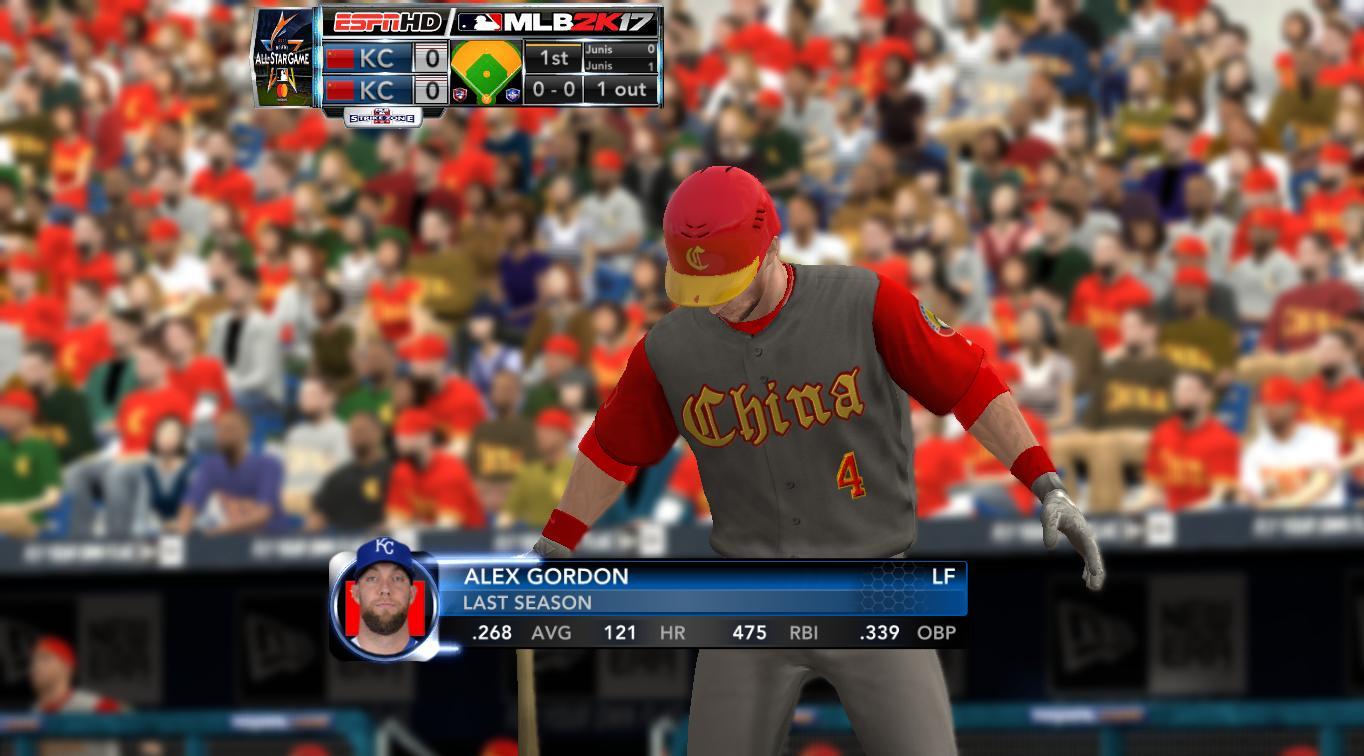Click the baseball diamond bases indicator

(486, 72)
